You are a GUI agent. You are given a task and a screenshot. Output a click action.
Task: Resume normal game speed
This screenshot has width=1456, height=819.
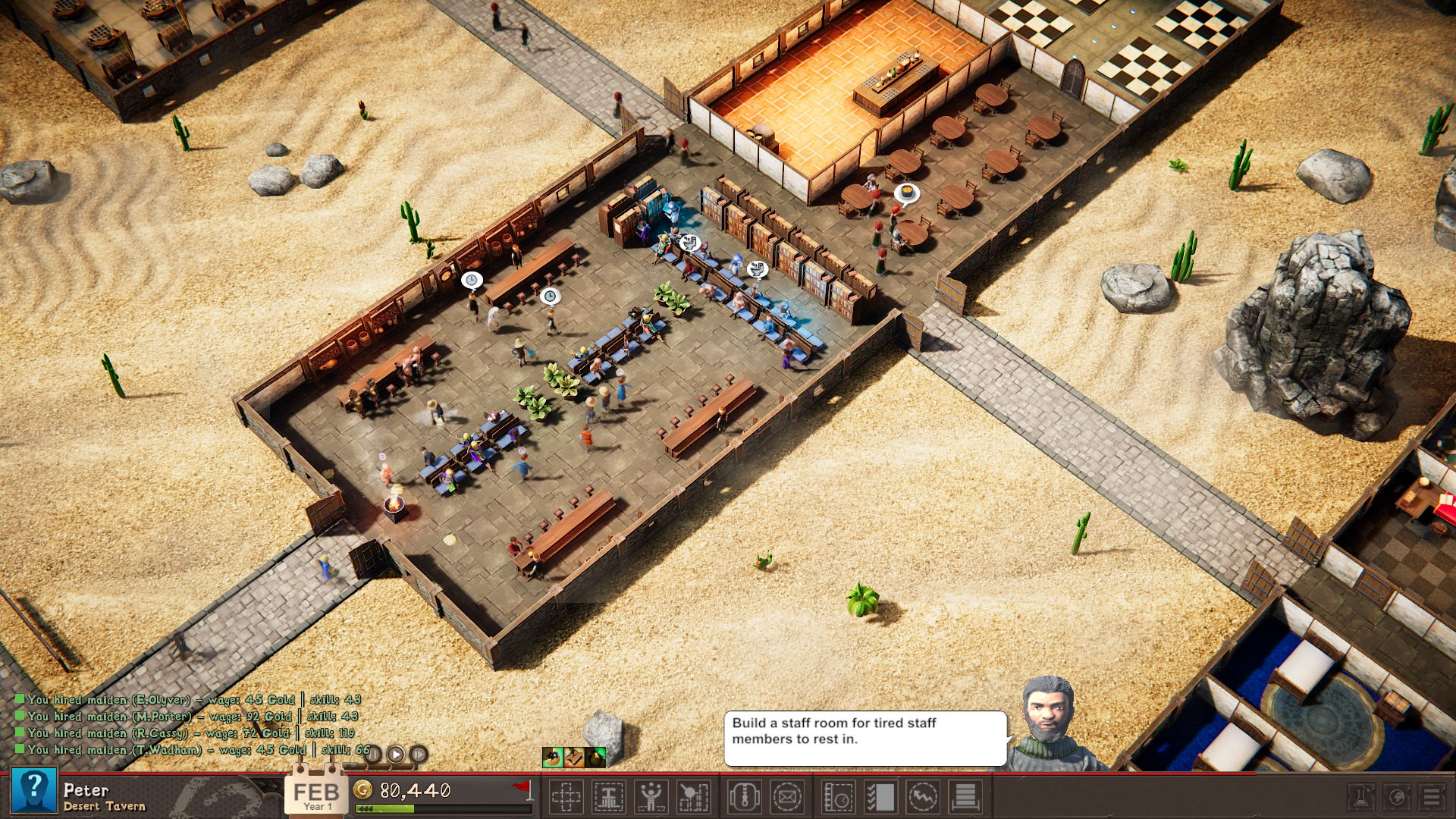pyautogui.click(x=396, y=755)
